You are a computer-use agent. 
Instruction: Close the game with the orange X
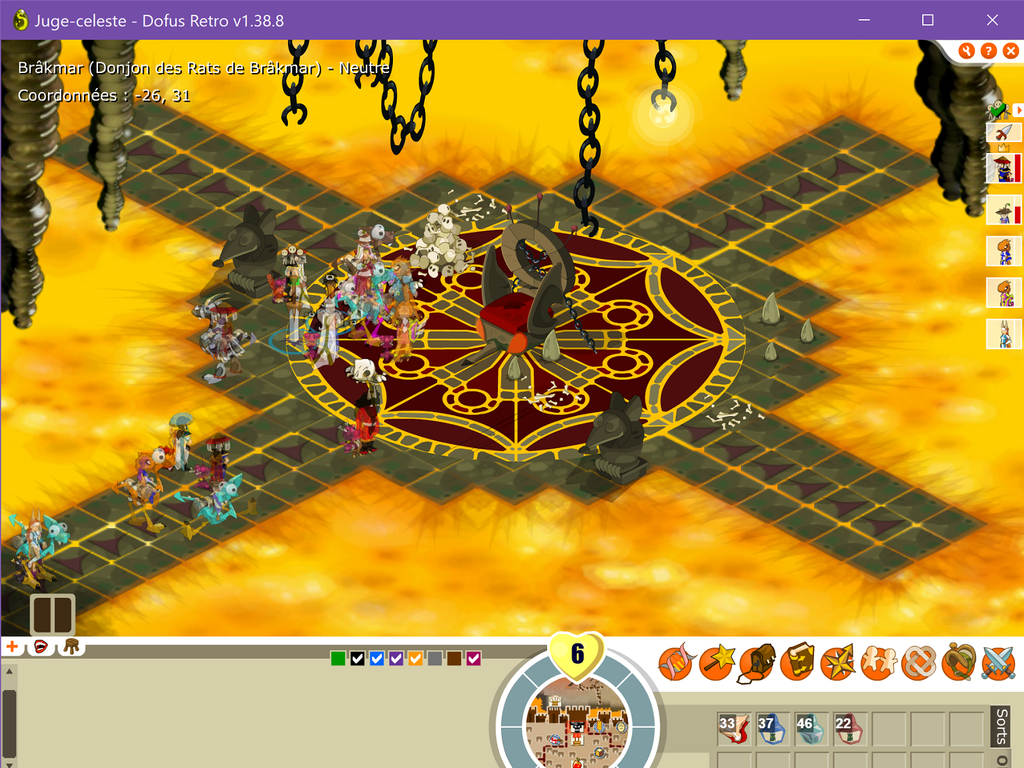coord(1009,51)
